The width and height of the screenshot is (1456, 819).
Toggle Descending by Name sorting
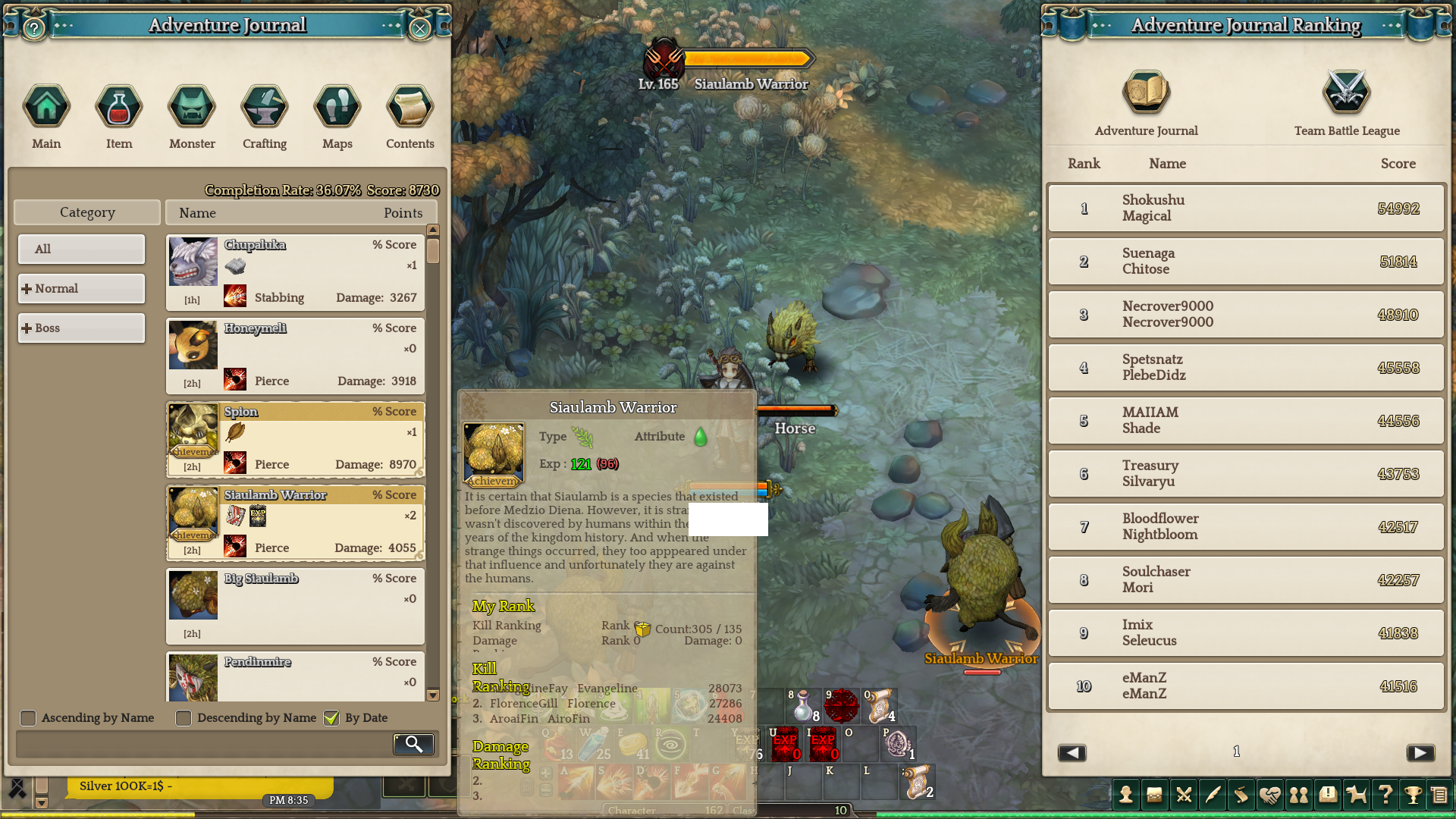184,718
